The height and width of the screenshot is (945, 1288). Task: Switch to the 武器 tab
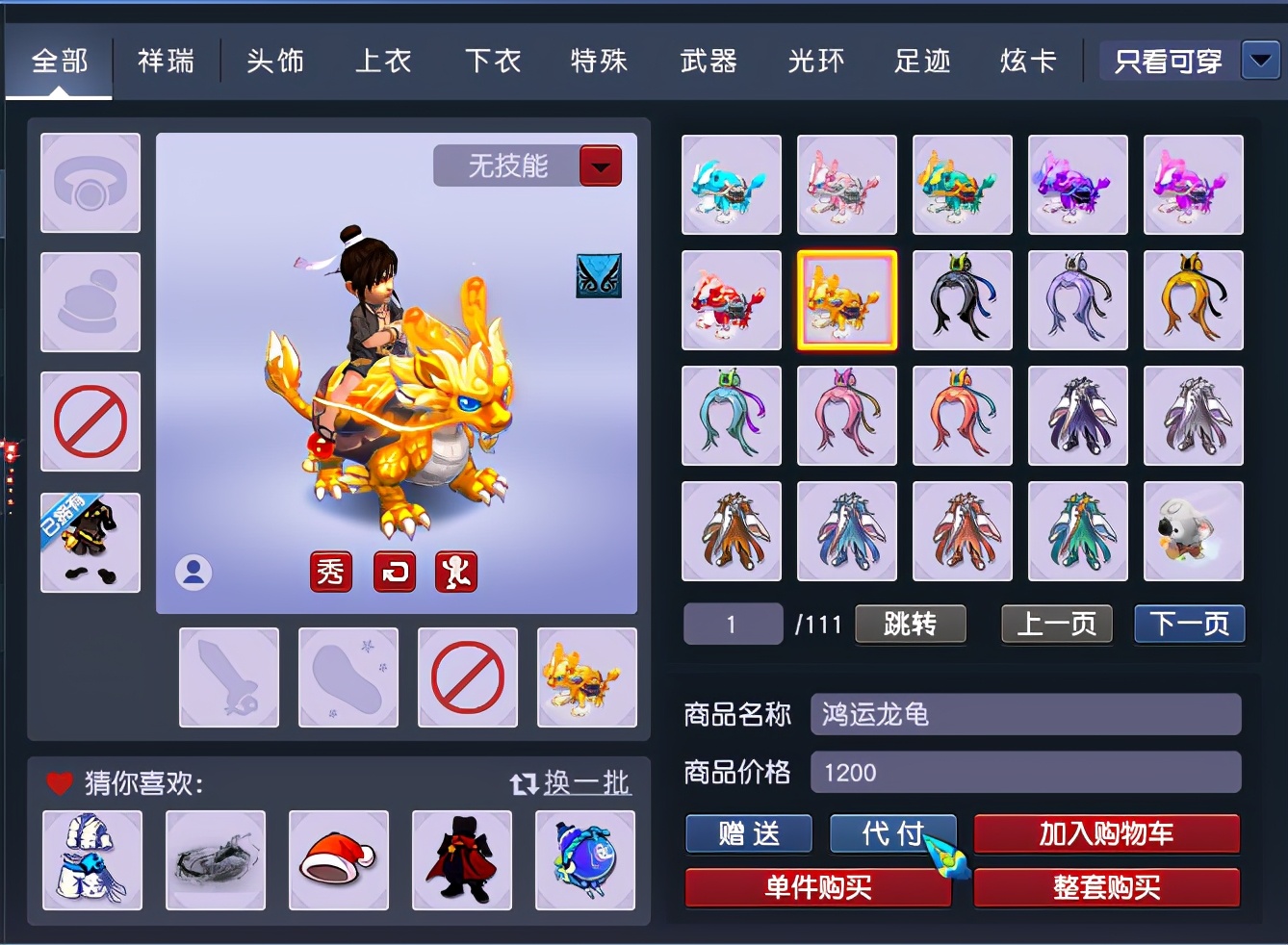[708, 61]
